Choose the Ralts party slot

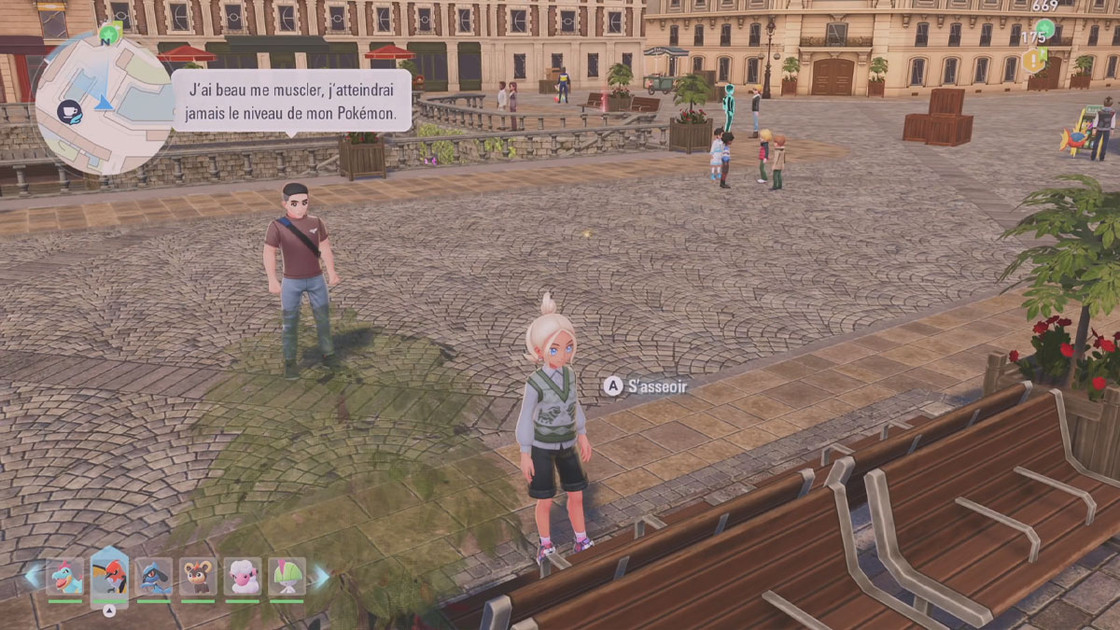click(x=287, y=578)
